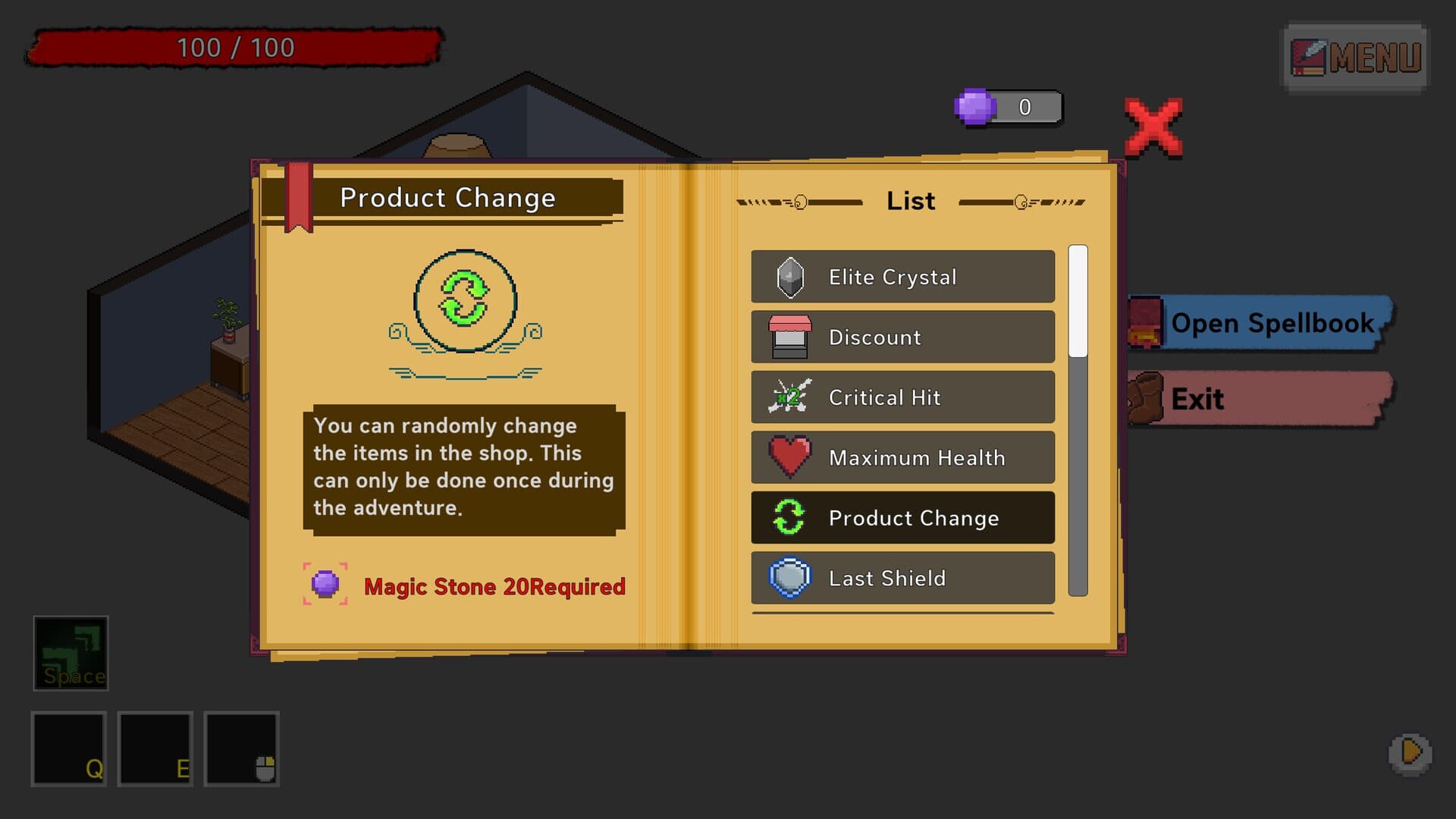Click the Q hotkey slot
1456x819 pixels.
click(x=68, y=750)
